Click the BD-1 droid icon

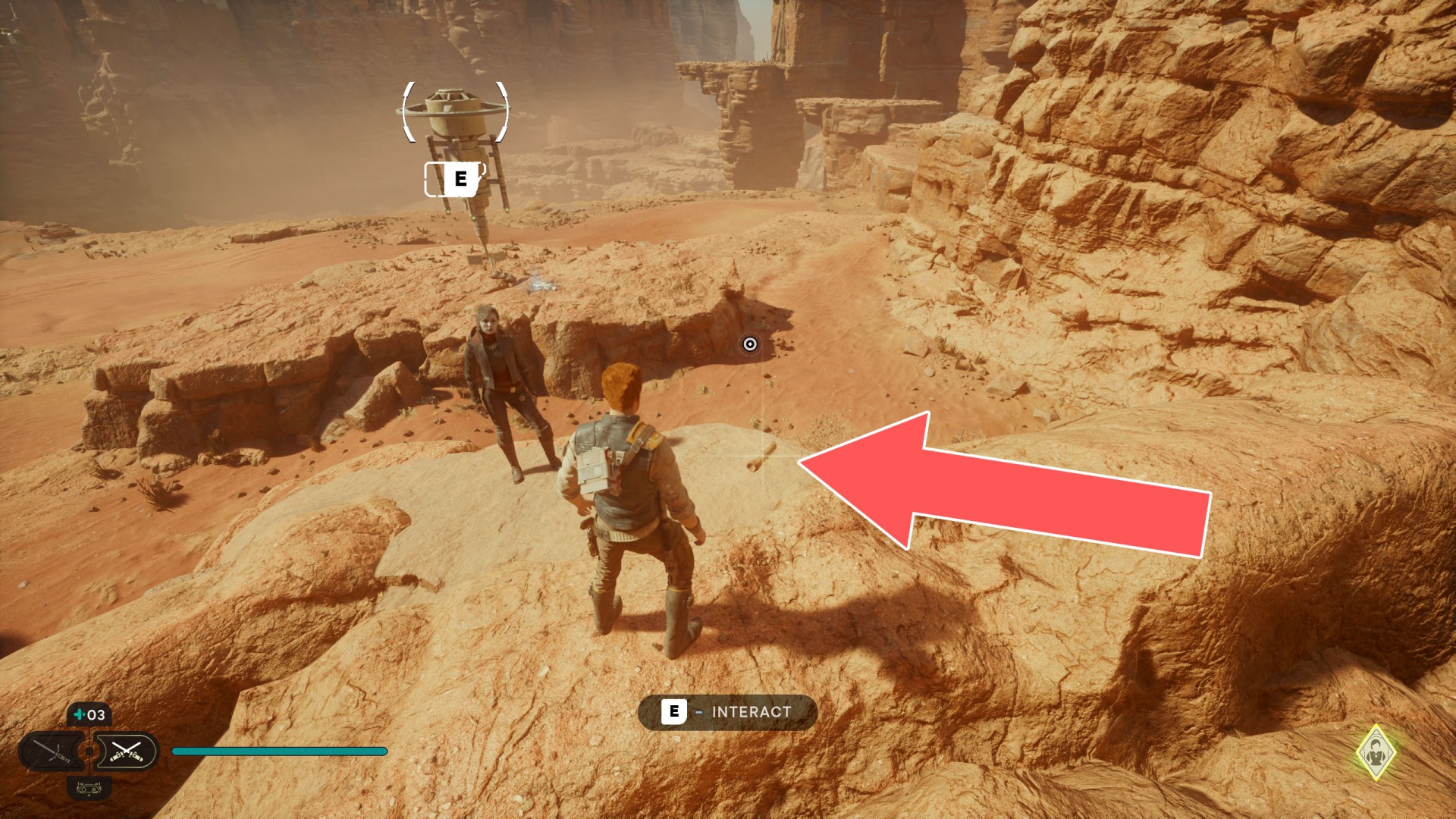(x=89, y=789)
